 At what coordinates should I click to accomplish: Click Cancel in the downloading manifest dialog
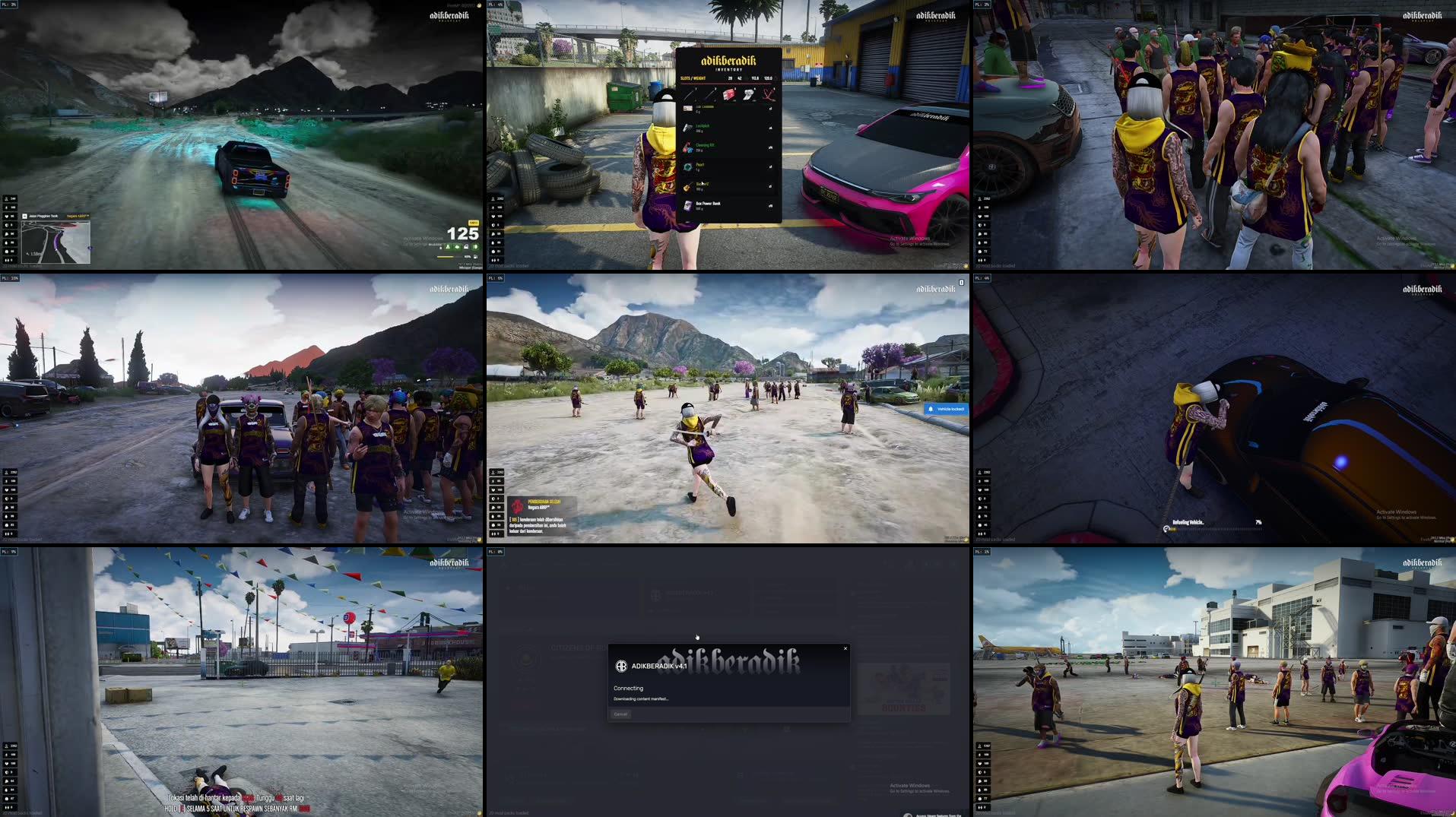pos(620,714)
